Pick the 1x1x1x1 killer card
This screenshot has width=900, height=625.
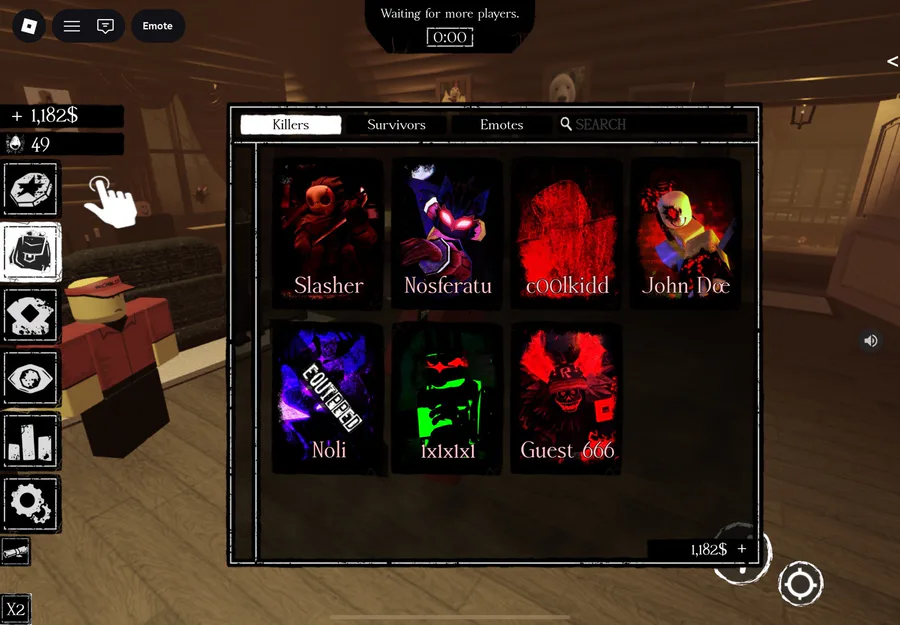(x=447, y=397)
